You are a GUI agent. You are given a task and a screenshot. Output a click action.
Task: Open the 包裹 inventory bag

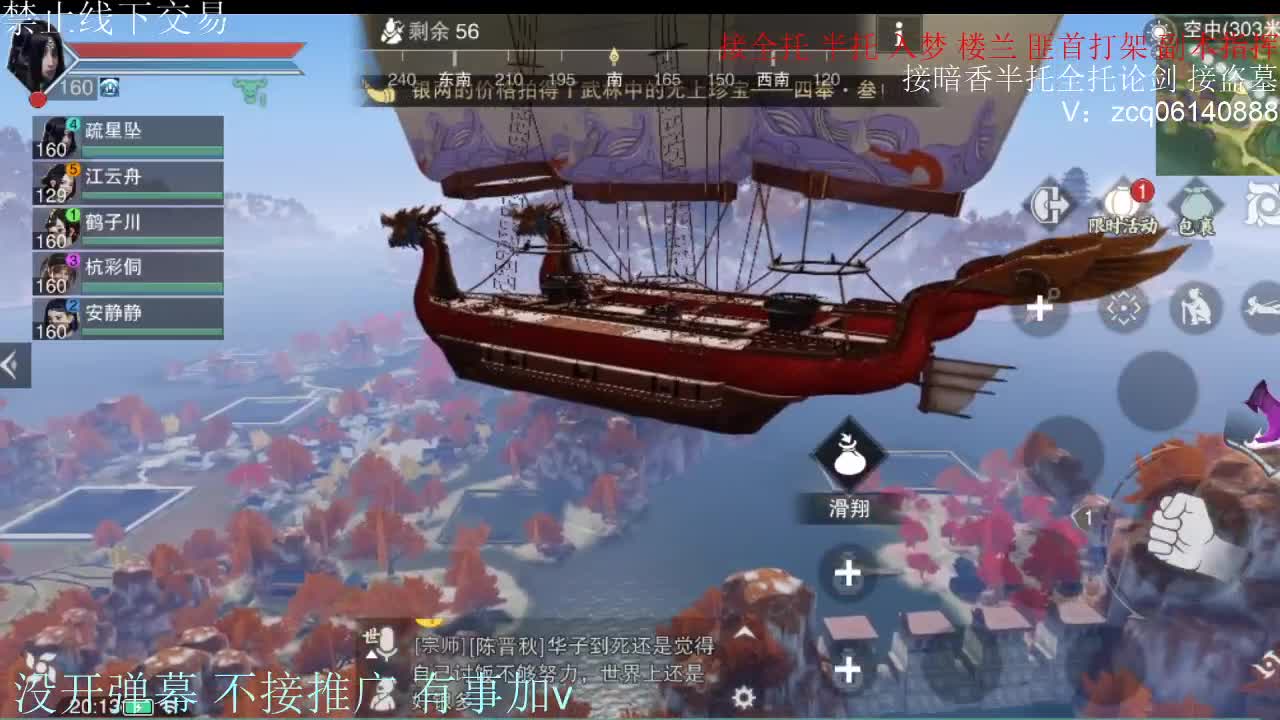click(1195, 201)
